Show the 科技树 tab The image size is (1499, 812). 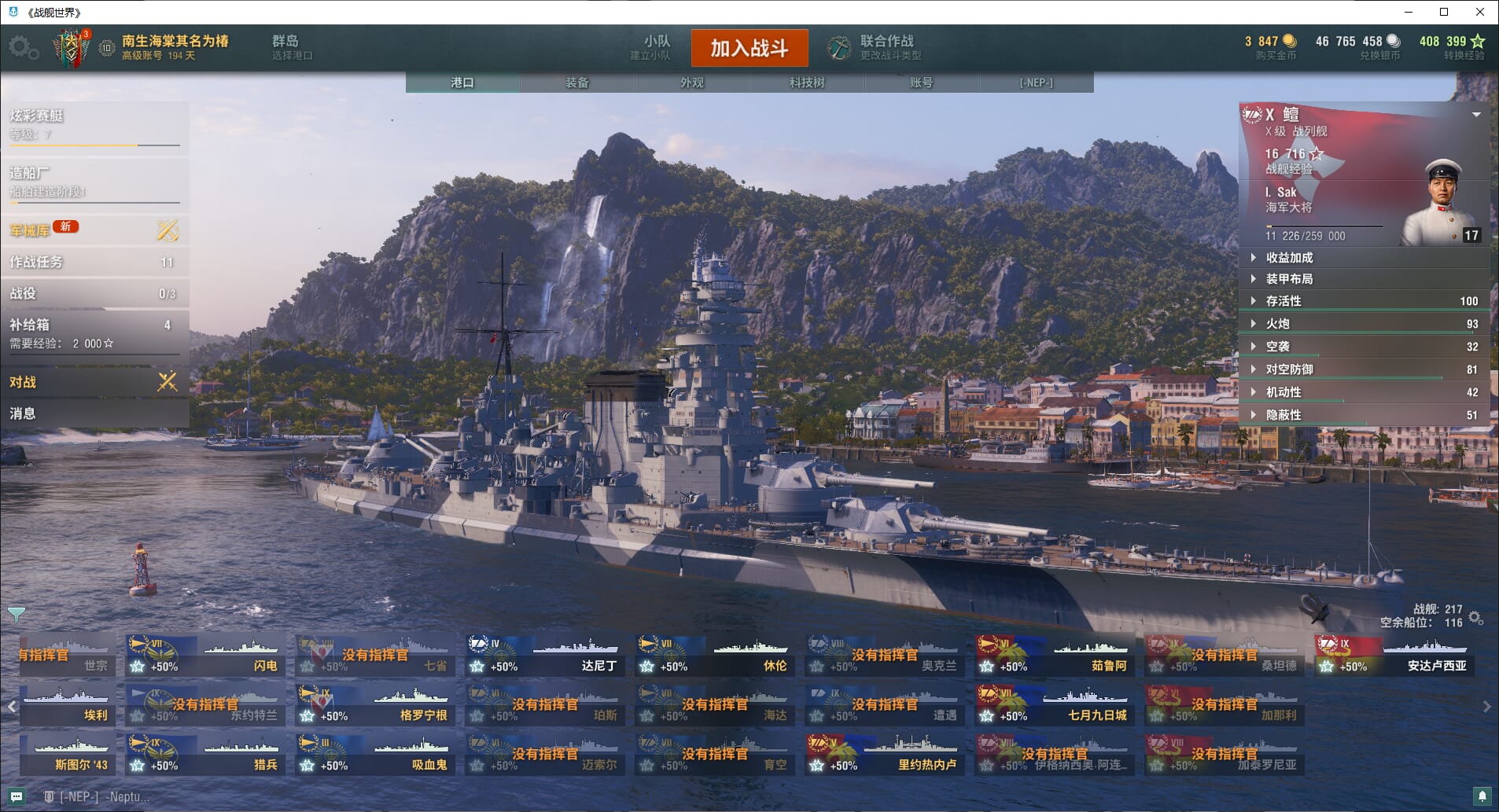806,83
